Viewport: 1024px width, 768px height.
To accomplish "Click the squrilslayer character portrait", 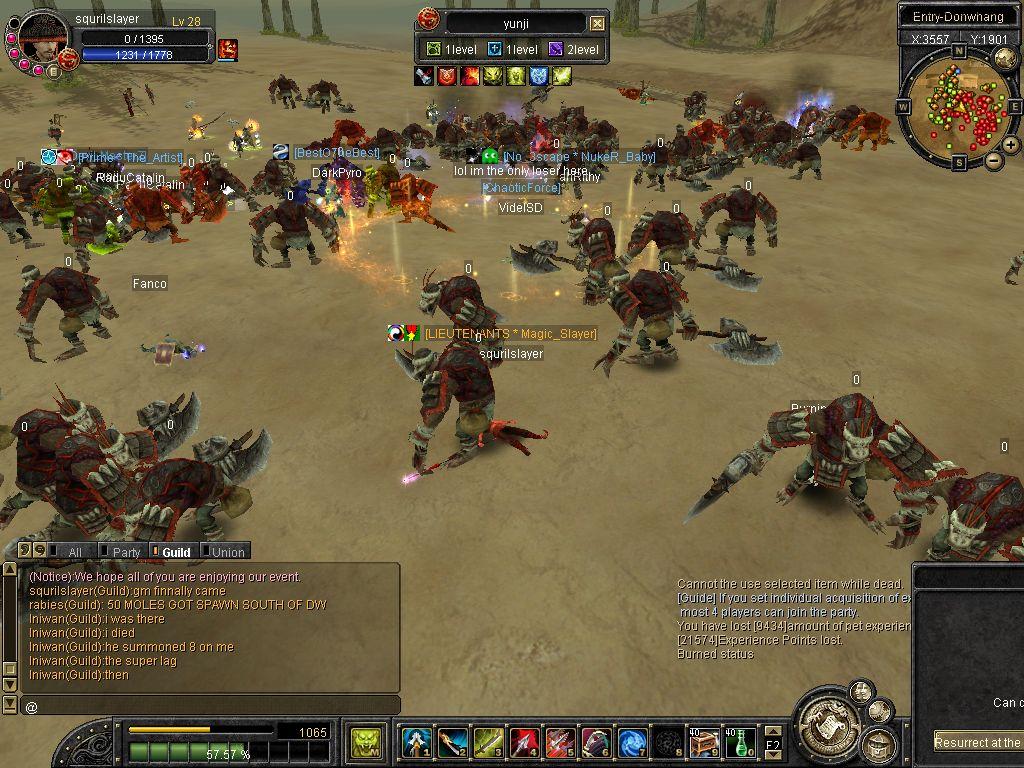I will pos(43,36).
